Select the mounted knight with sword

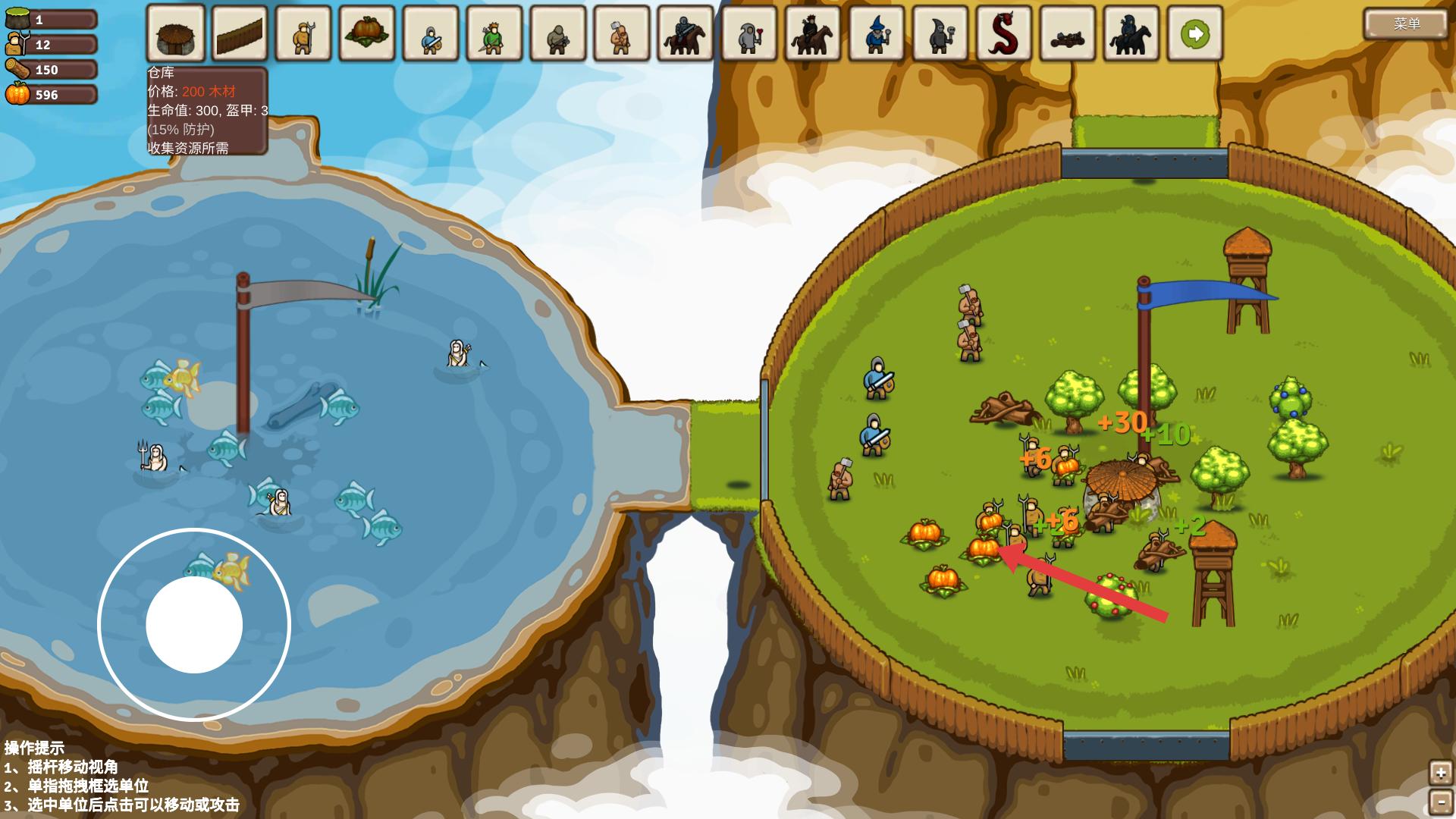pos(686,34)
